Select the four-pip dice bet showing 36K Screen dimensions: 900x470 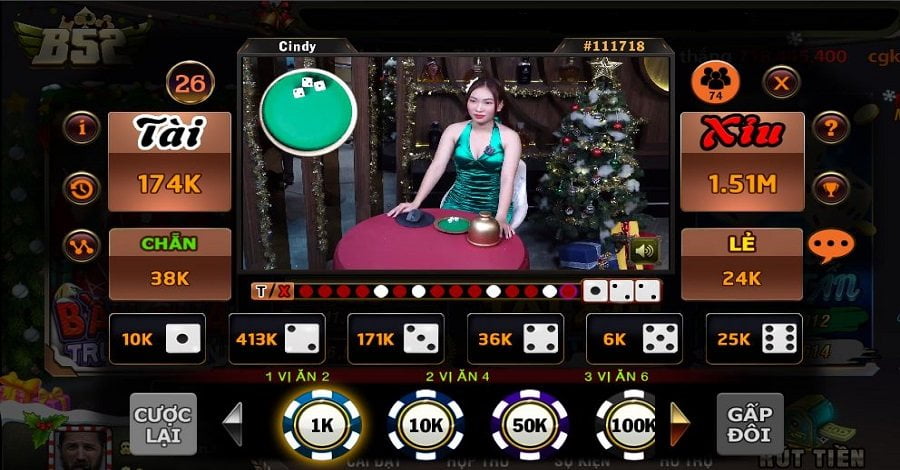[513, 339]
